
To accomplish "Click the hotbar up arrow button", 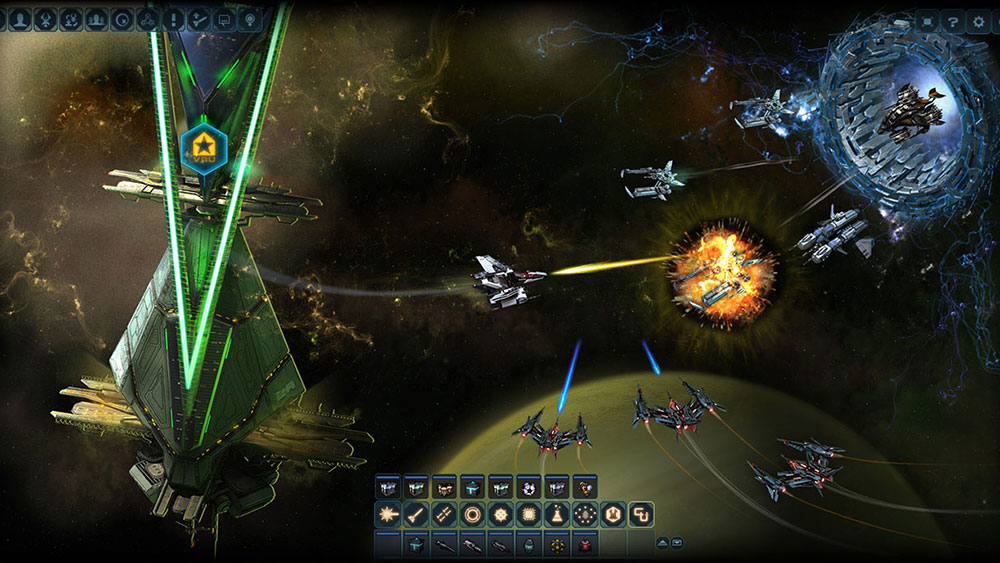I will tap(662, 542).
